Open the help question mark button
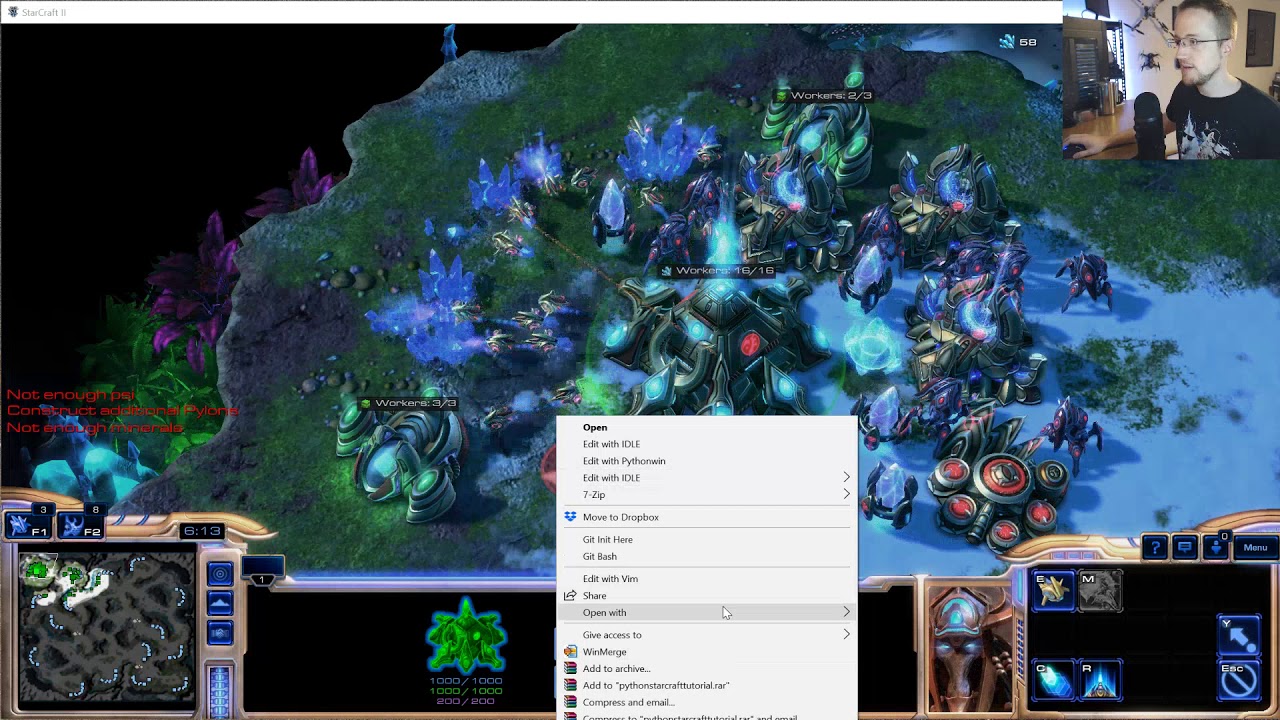This screenshot has width=1280, height=720. pos(1155,547)
